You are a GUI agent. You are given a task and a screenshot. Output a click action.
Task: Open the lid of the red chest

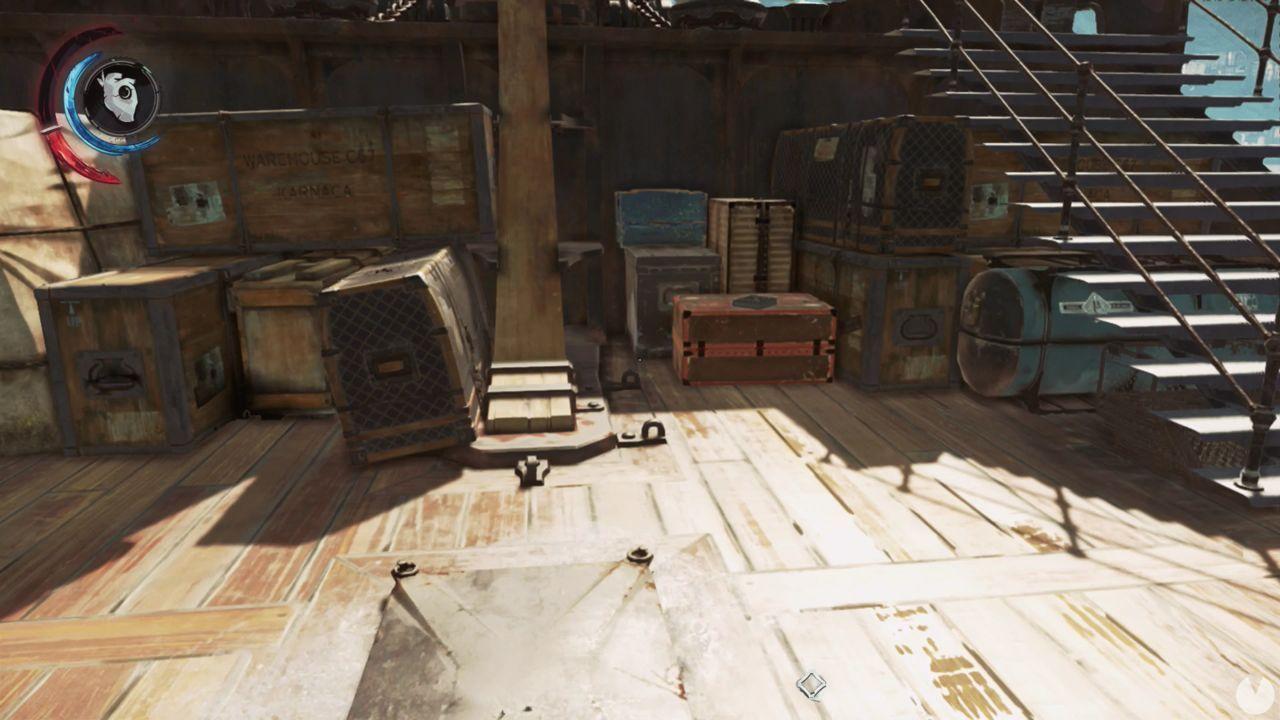(748, 300)
